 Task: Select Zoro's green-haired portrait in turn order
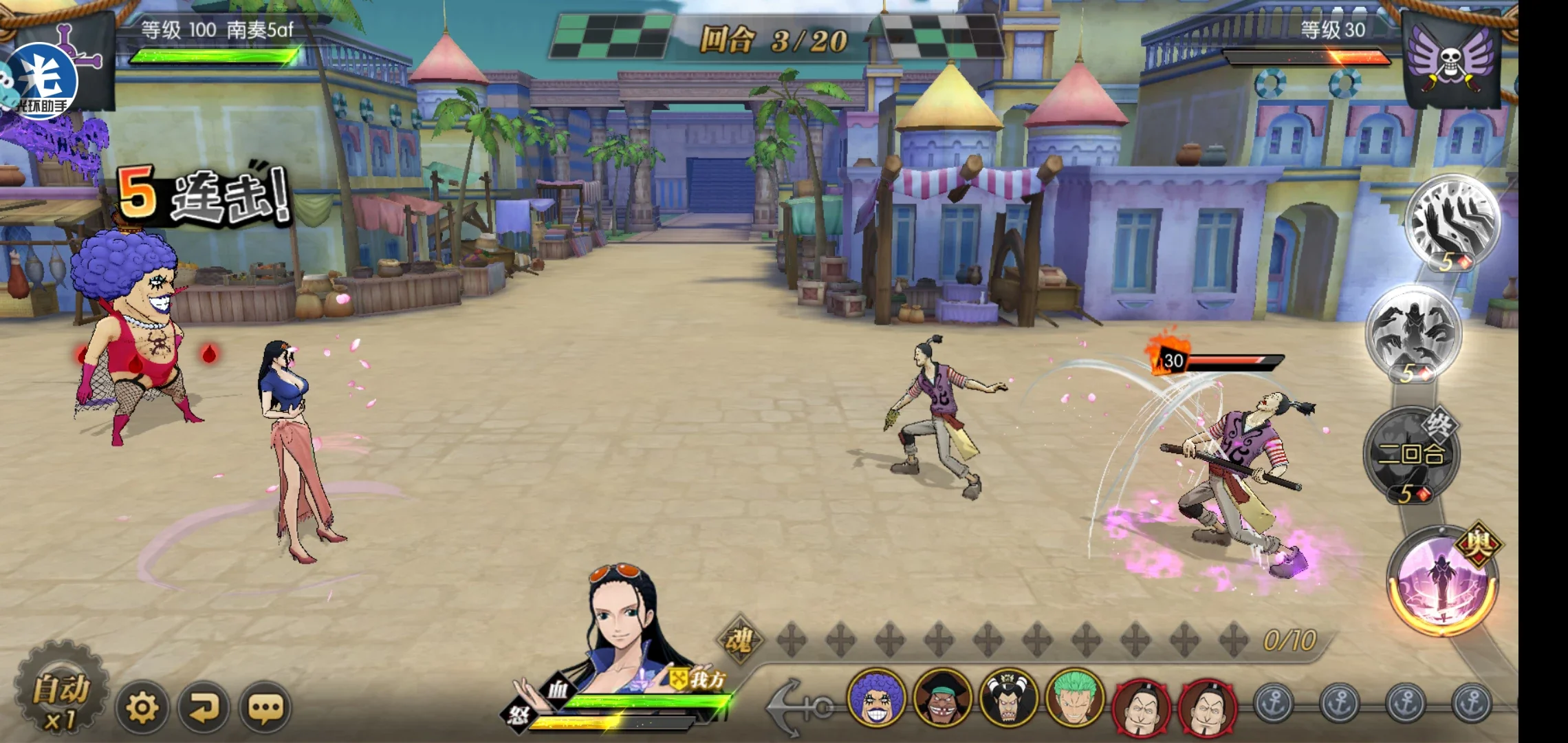click(x=1075, y=698)
